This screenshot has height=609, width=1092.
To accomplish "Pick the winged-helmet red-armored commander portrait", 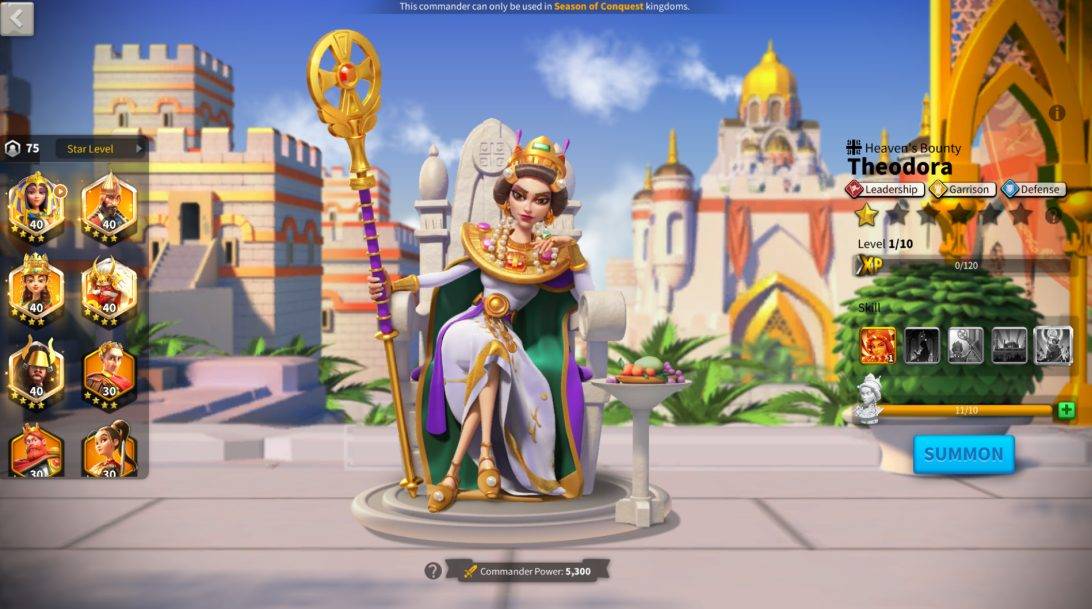I will click(x=108, y=287).
